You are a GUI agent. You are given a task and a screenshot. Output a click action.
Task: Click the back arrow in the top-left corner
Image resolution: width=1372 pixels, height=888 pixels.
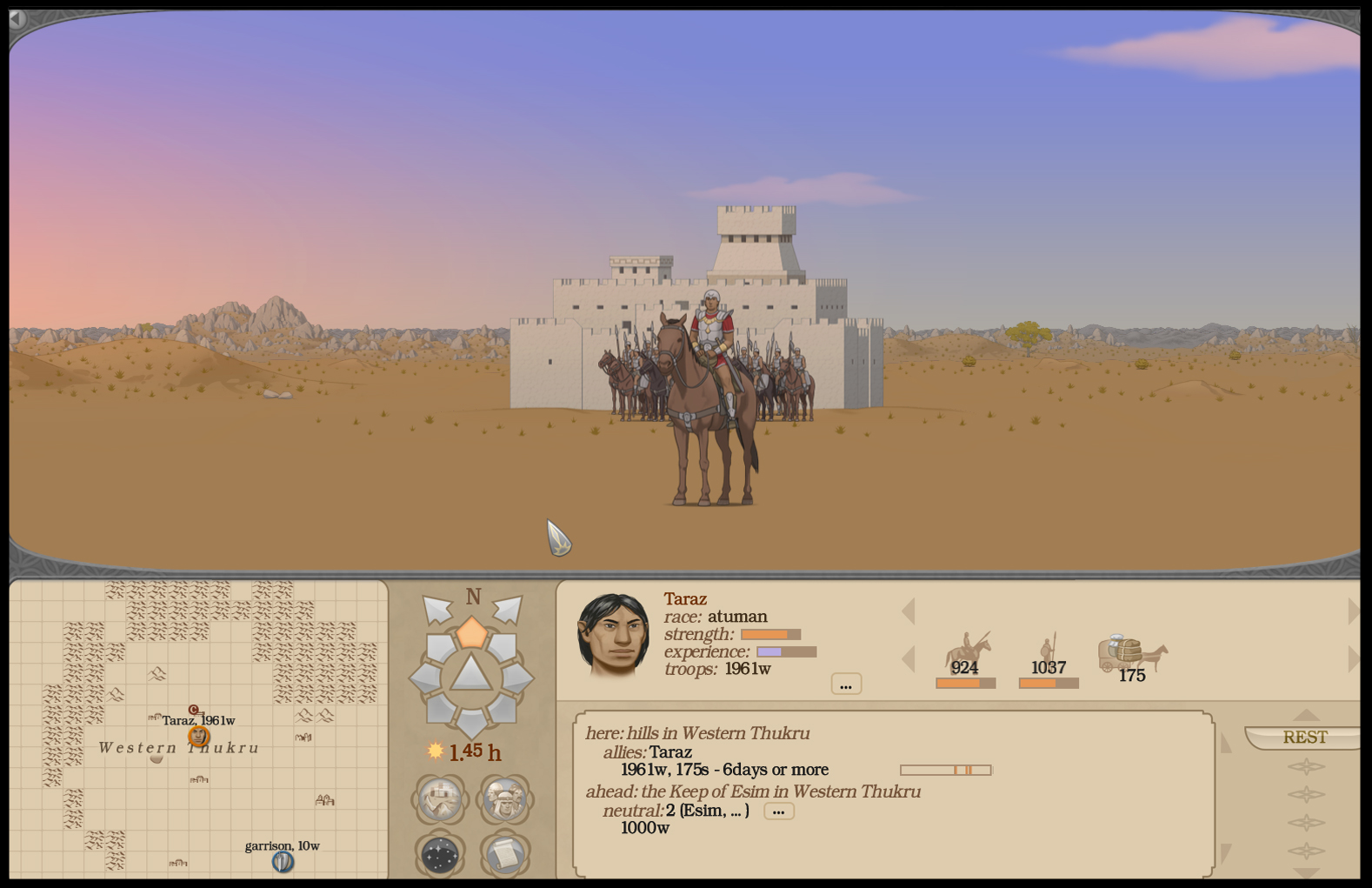(17, 19)
